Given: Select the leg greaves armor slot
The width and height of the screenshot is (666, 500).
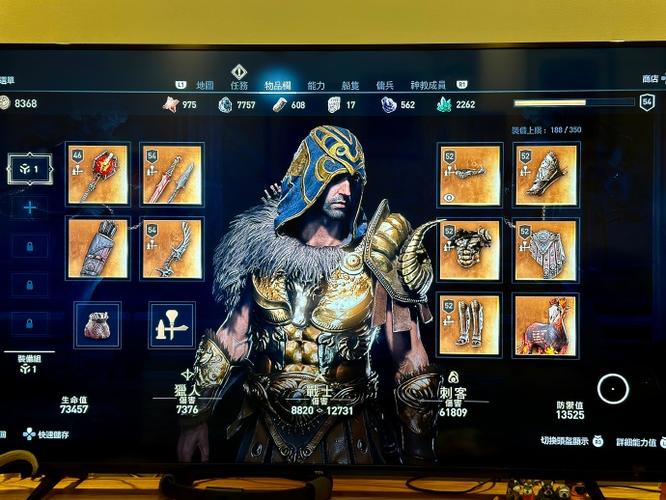Looking at the screenshot, I should coord(469,324).
